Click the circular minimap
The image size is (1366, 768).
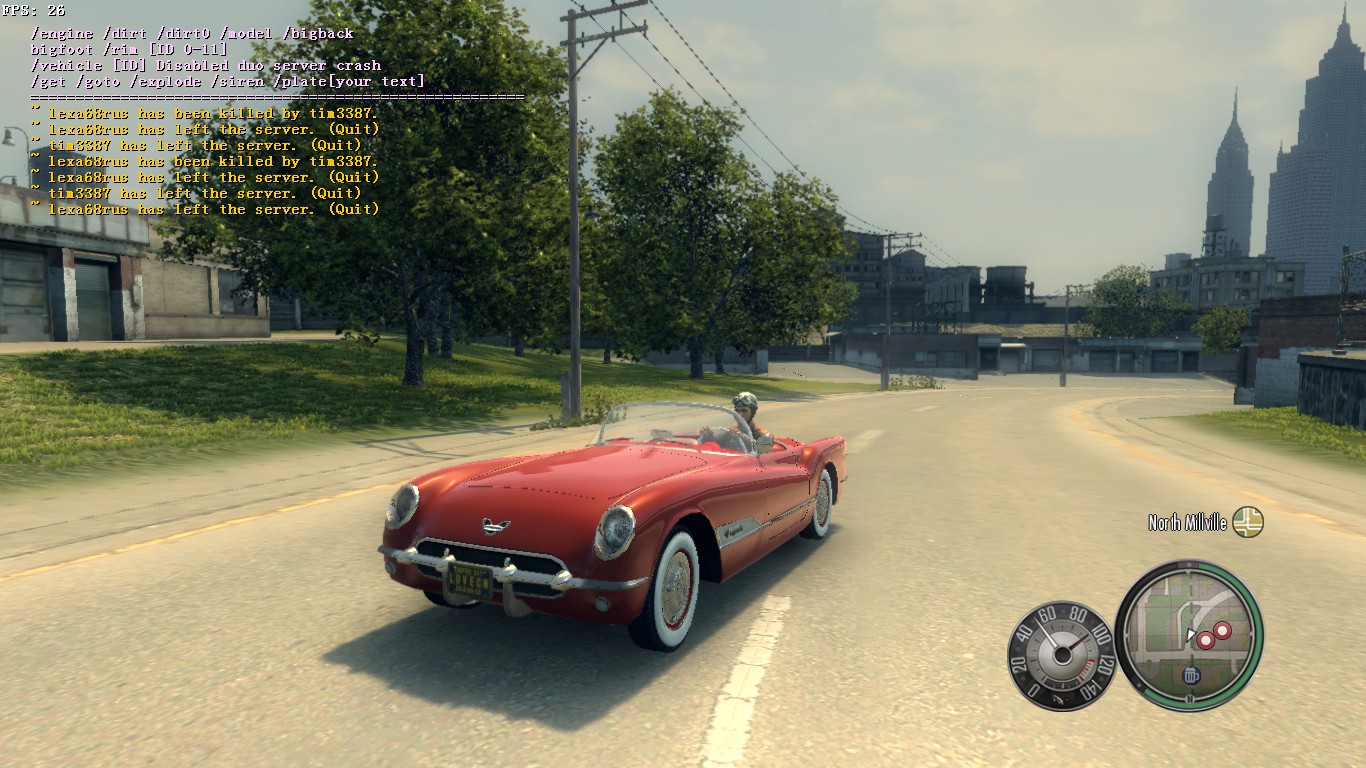(1188, 636)
